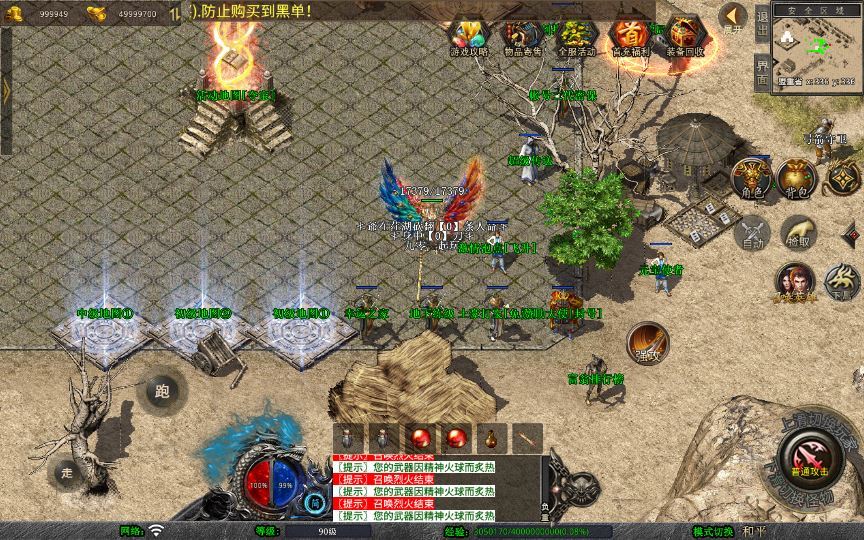
Task: Toggle 自动 auto-combat with crossed swords
Action: pos(751,233)
